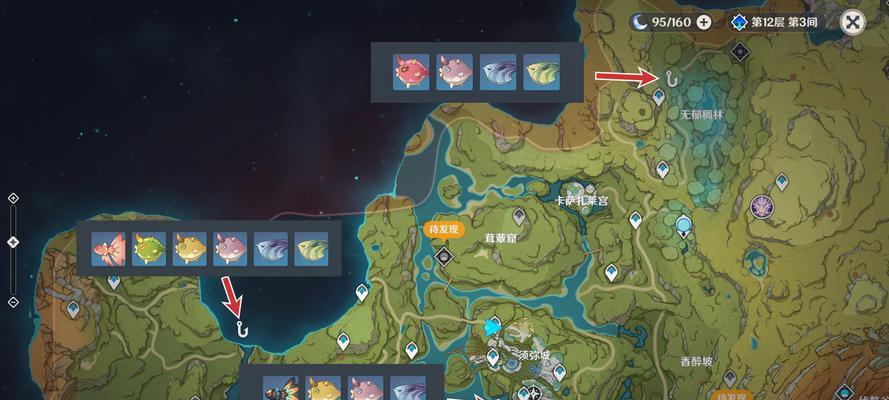Select the purple boss marker on the east side
Screen dimensions: 889x400
(x=762, y=207)
